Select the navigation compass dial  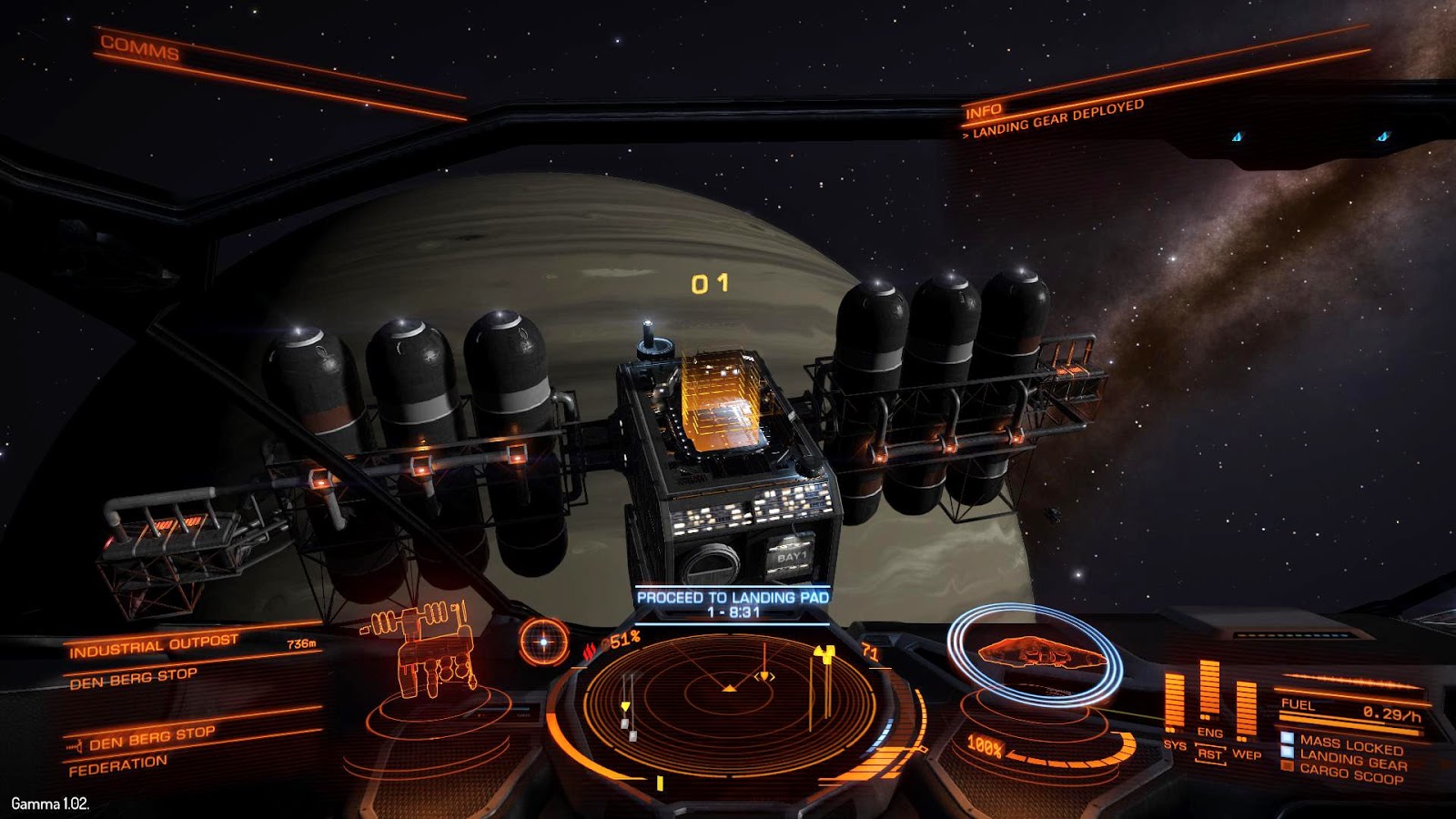[x=543, y=642]
